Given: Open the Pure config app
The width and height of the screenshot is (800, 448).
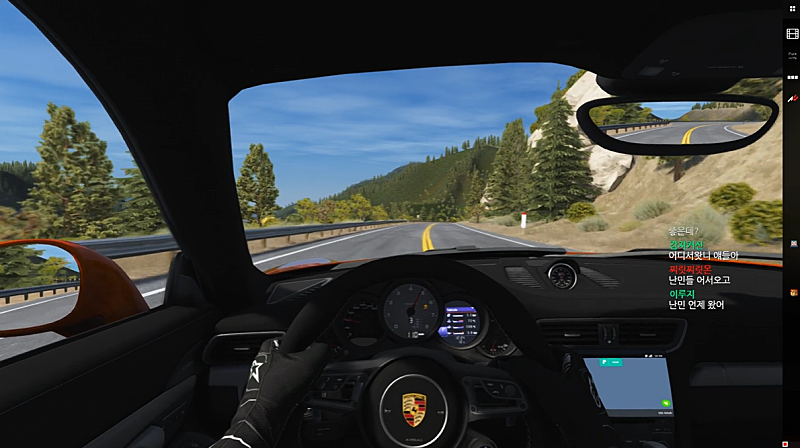Looking at the screenshot, I should [x=792, y=56].
